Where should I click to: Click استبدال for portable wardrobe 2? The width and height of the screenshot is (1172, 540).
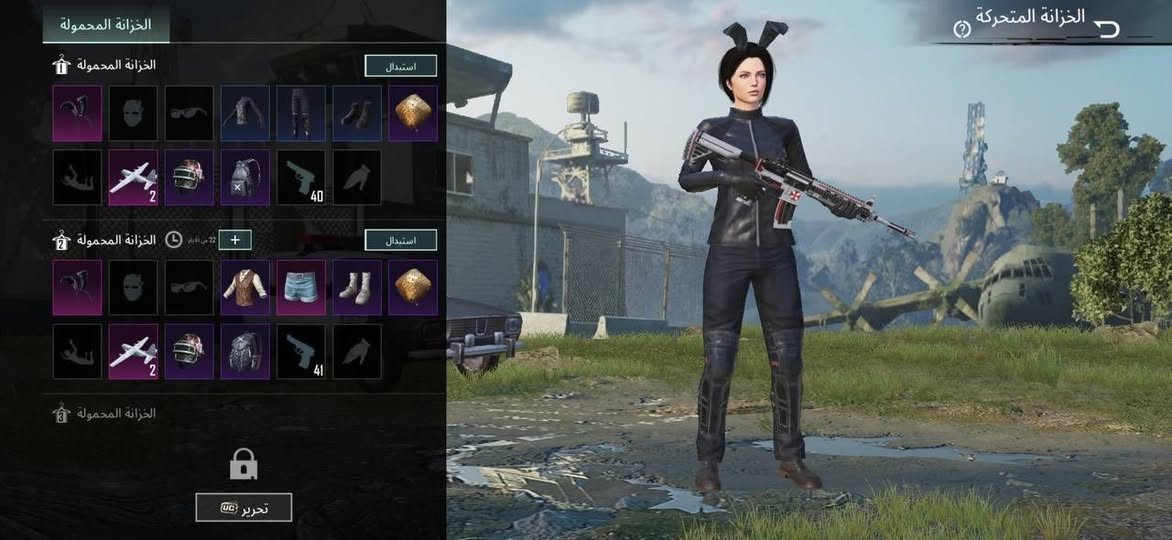tap(400, 240)
